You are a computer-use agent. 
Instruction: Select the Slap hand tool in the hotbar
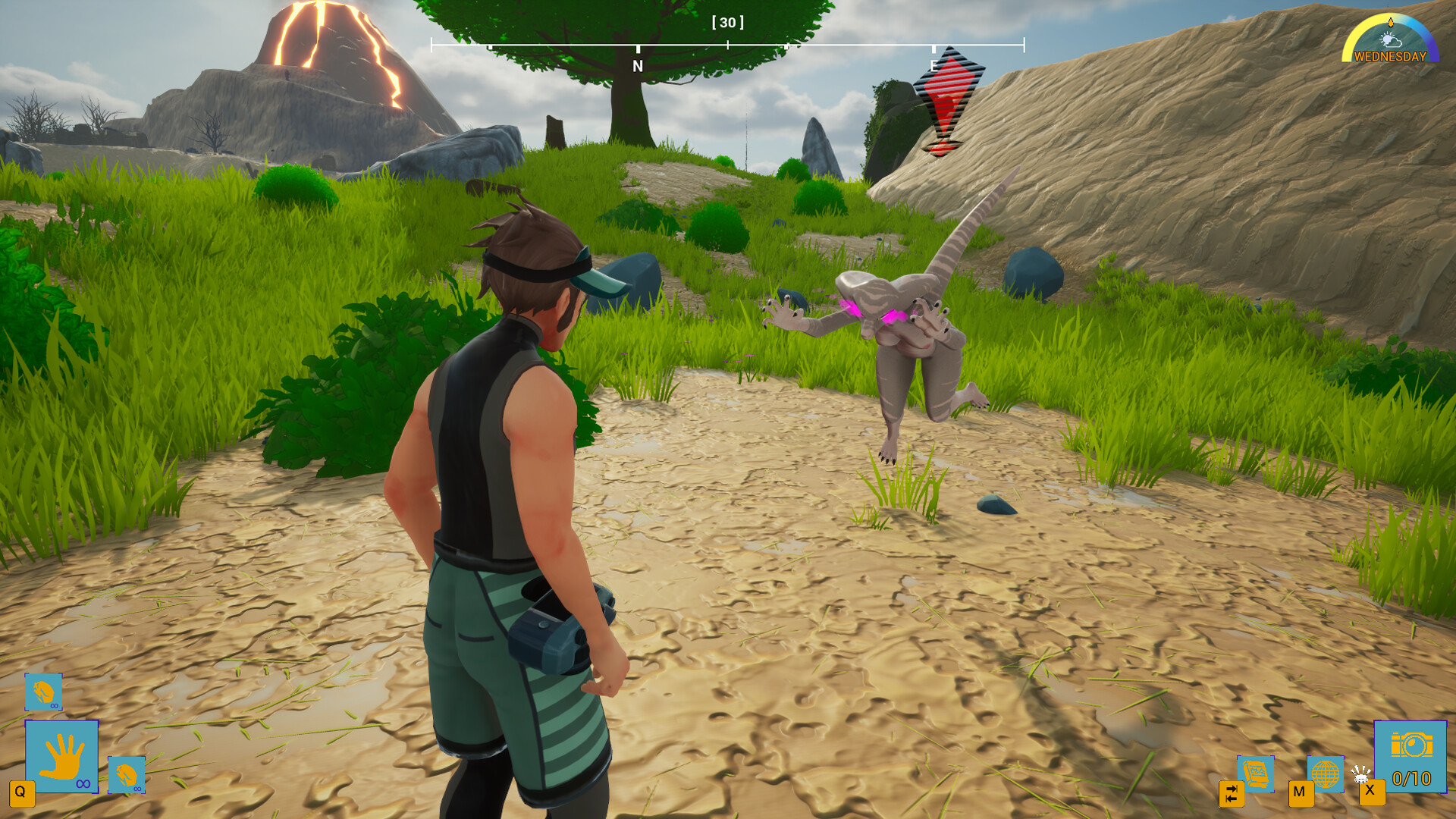61,756
